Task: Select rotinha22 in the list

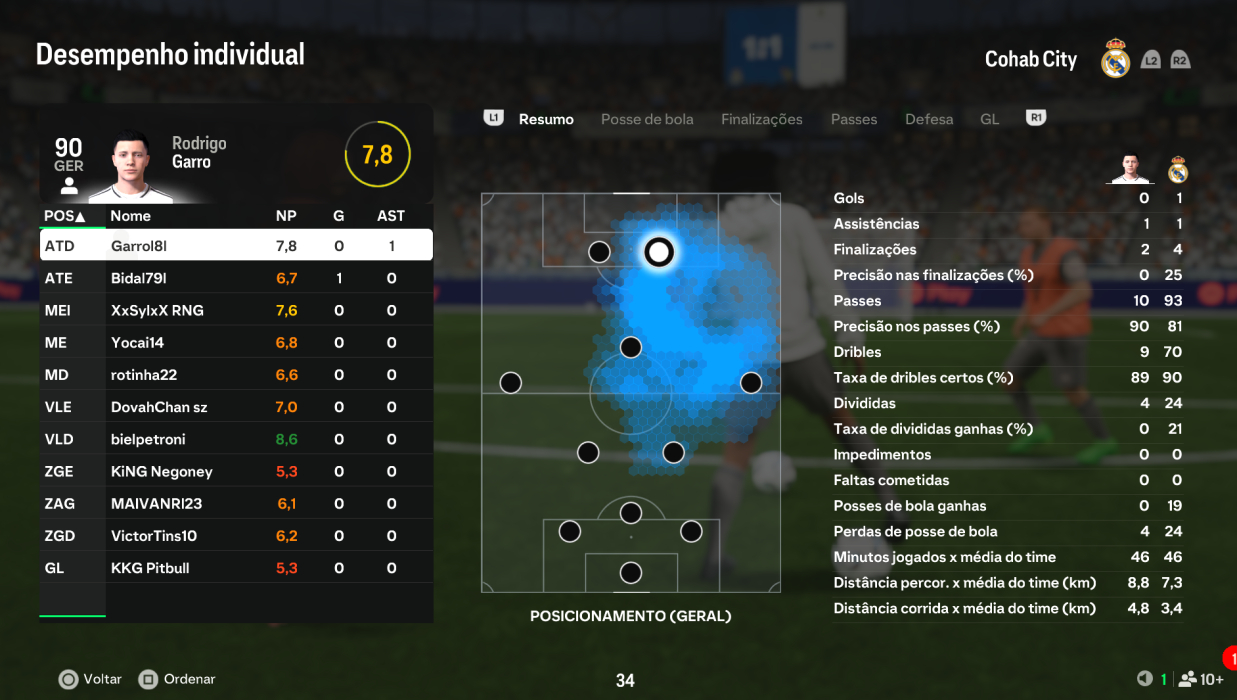Action: 236,375
